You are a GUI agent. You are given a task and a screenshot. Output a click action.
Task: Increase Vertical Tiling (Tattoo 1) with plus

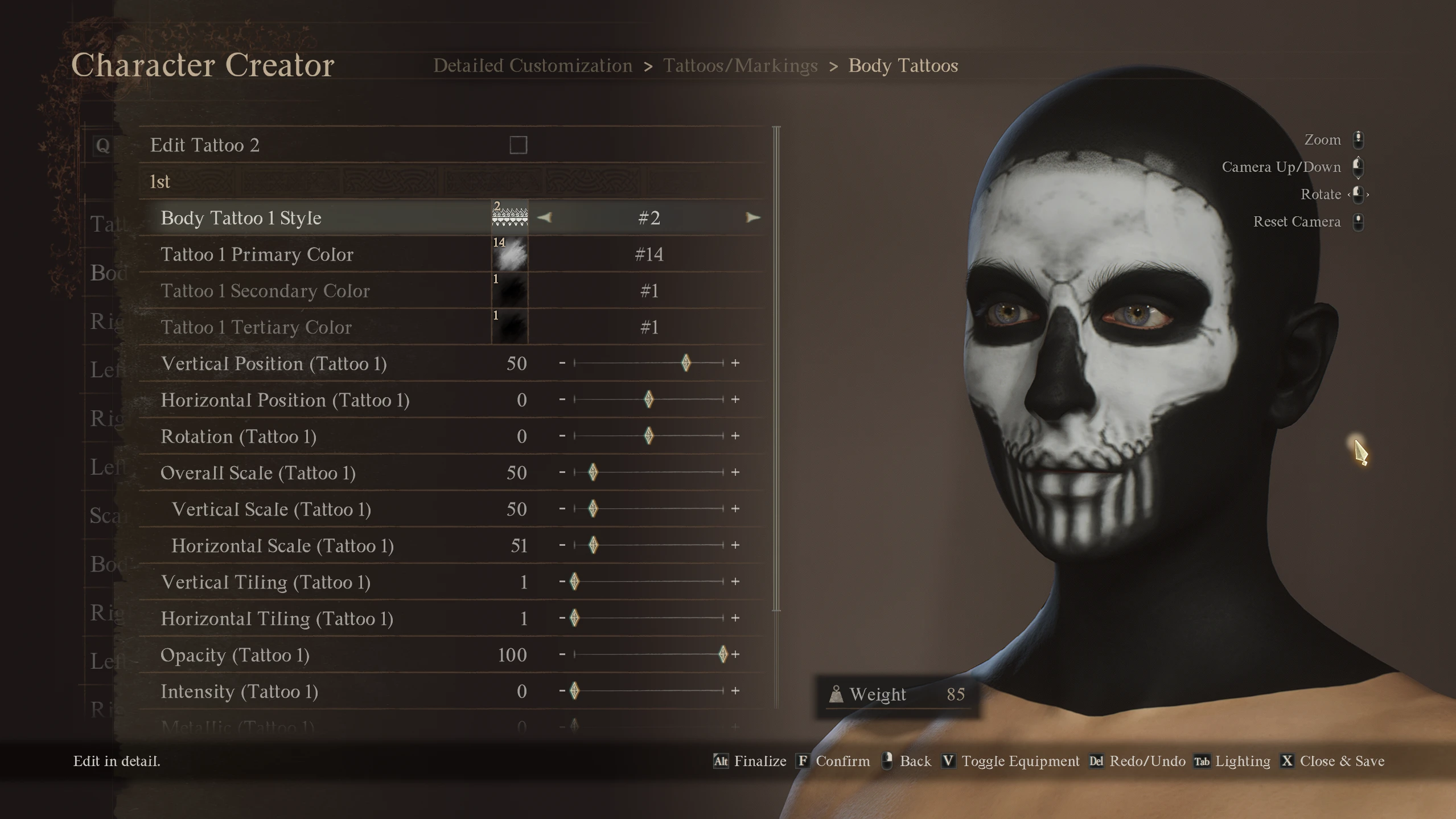(735, 582)
